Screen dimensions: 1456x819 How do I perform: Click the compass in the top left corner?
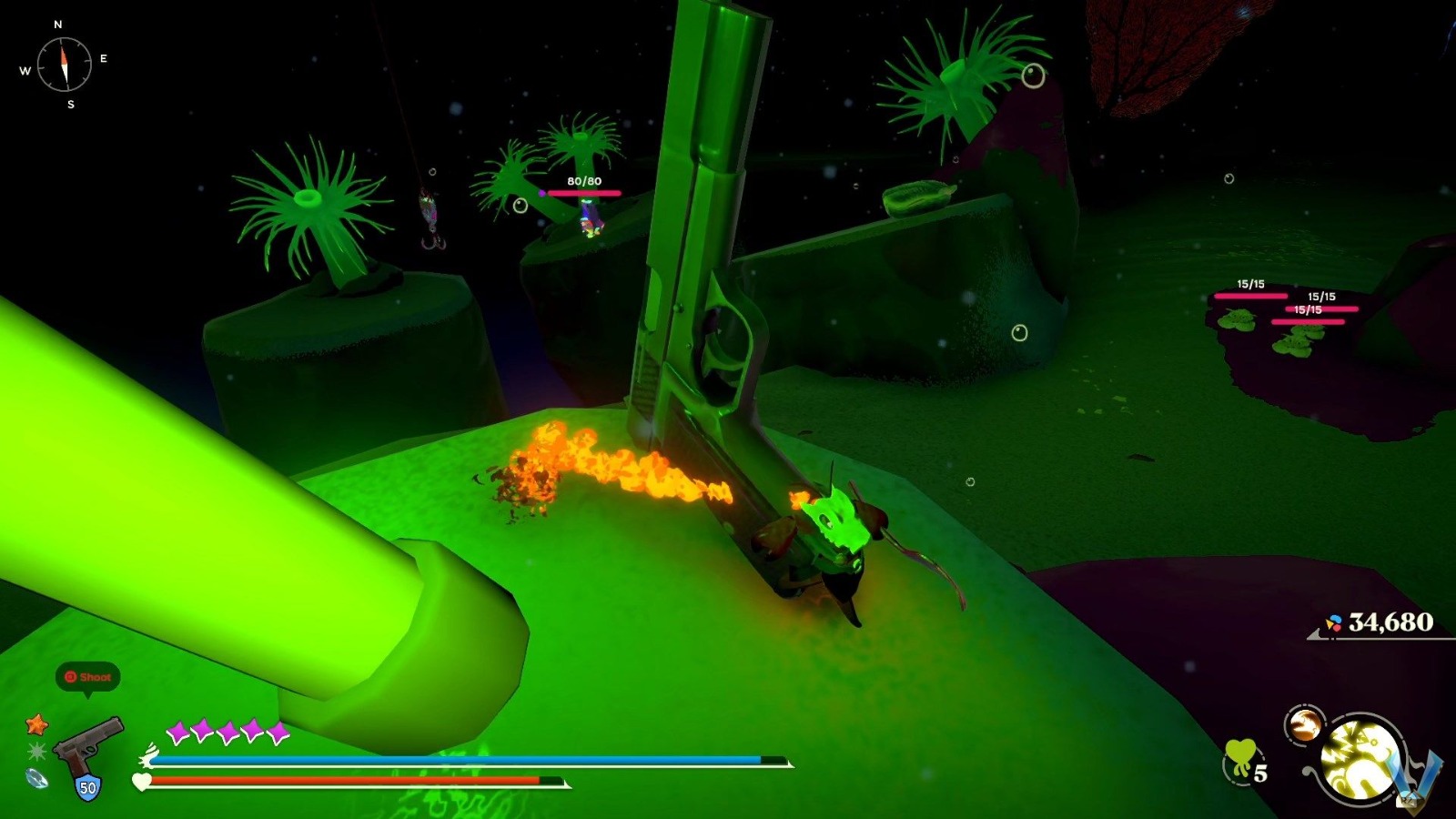[64, 64]
